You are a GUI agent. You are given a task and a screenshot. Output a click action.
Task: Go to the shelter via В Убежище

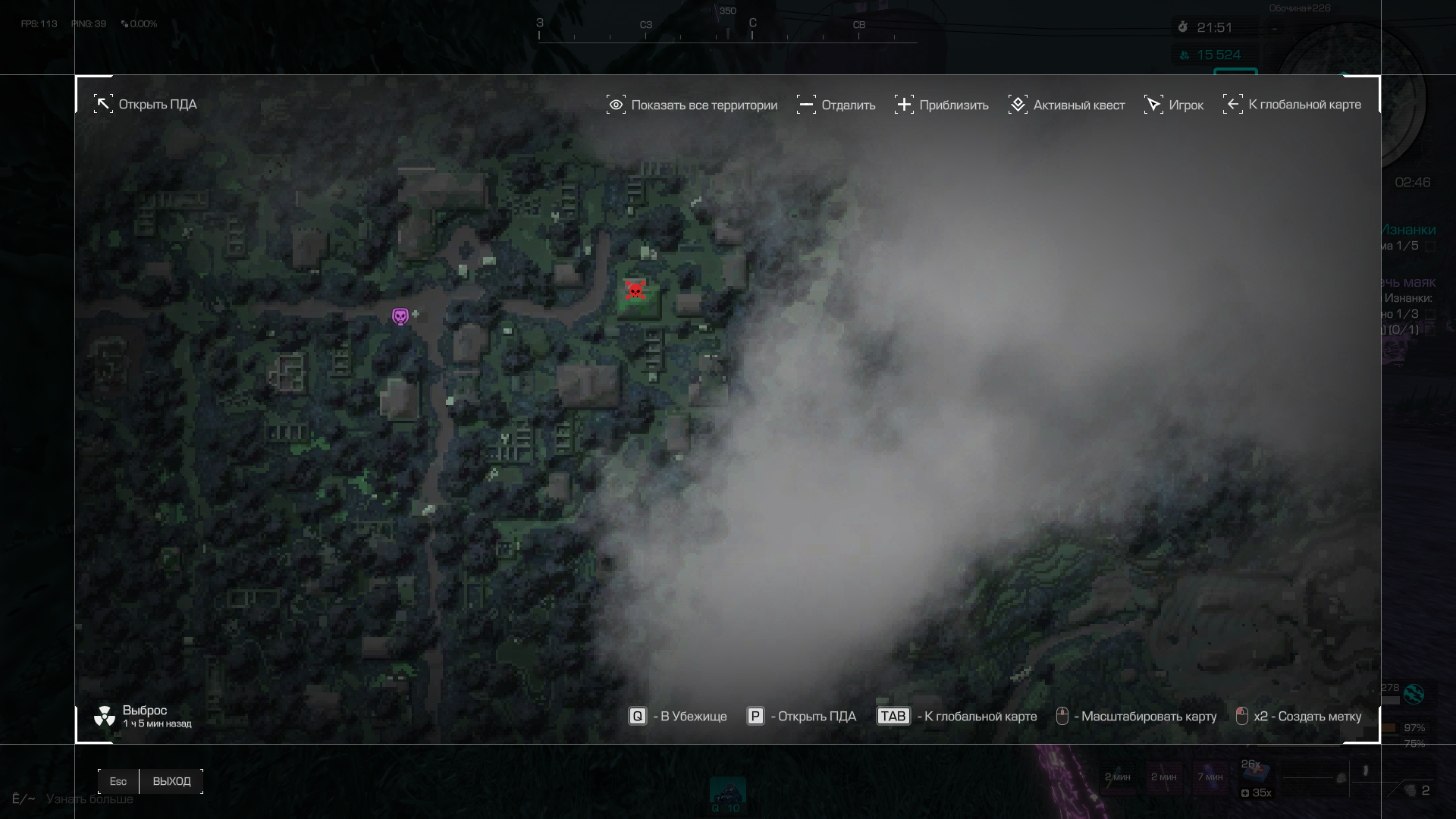[678, 717]
